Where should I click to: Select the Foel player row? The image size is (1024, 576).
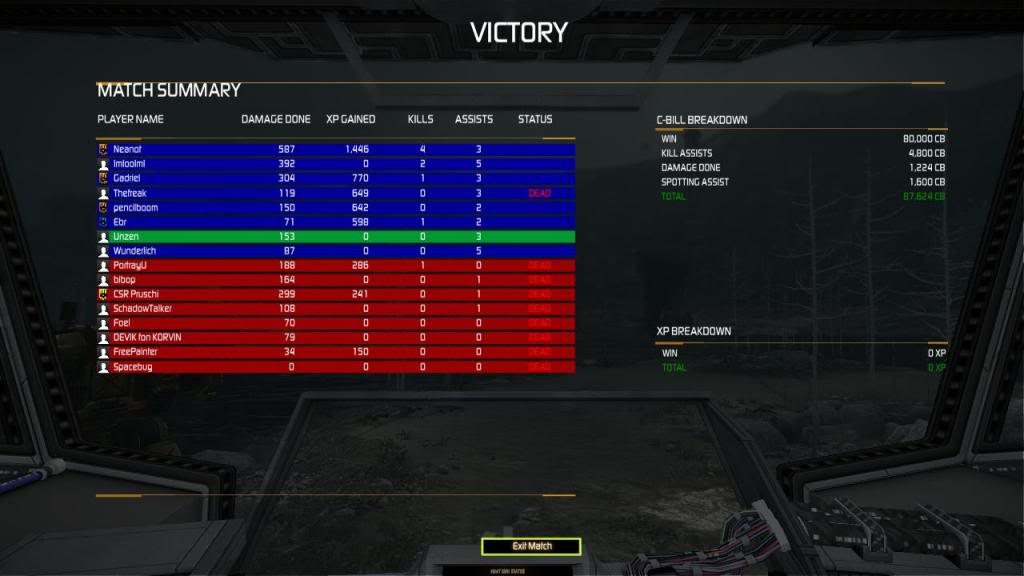[x=335, y=323]
